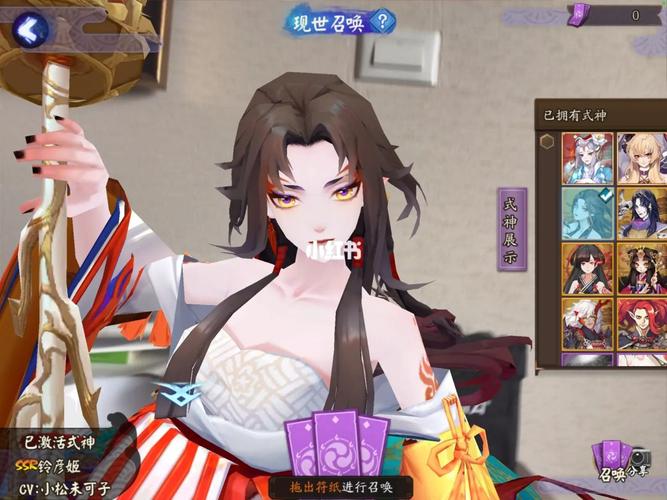Select the black-haired girl in red kimono
The image size is (667, 500).
pos(587,268)
